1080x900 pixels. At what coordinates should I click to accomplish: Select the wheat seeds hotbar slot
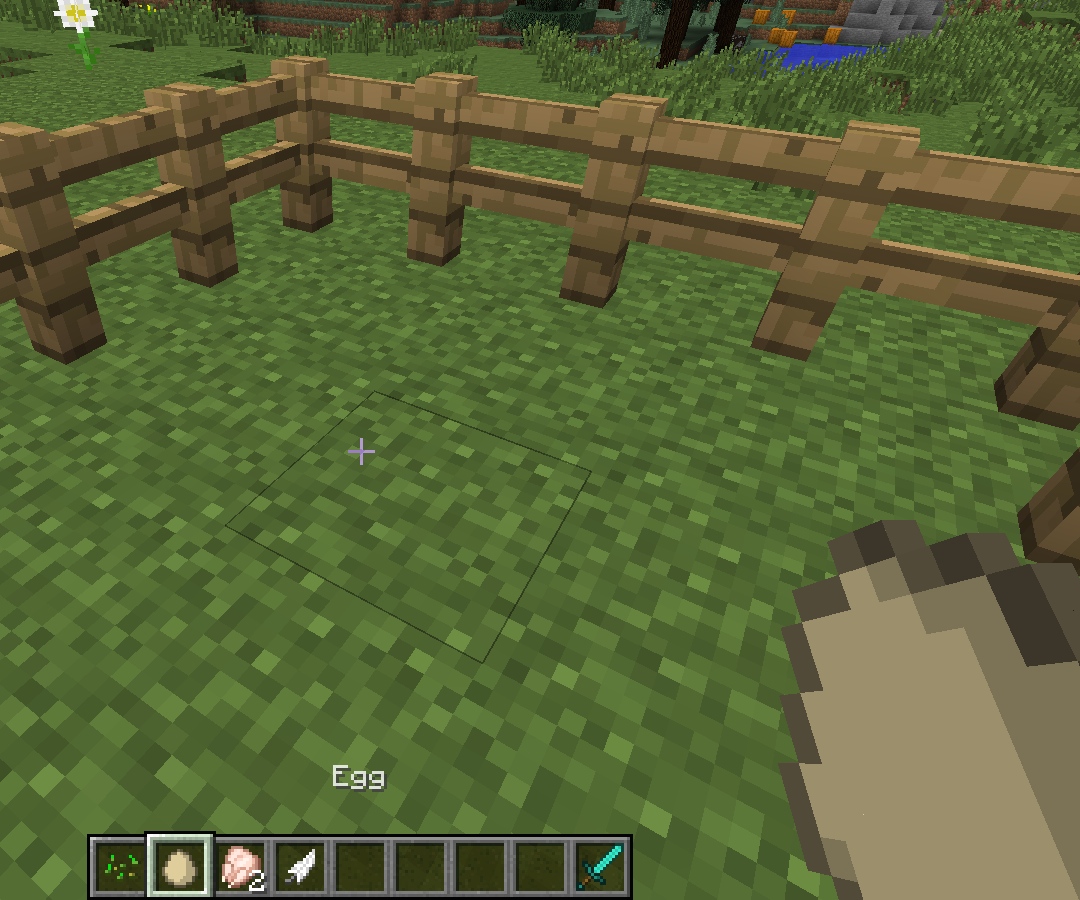(x=121, y=865)
